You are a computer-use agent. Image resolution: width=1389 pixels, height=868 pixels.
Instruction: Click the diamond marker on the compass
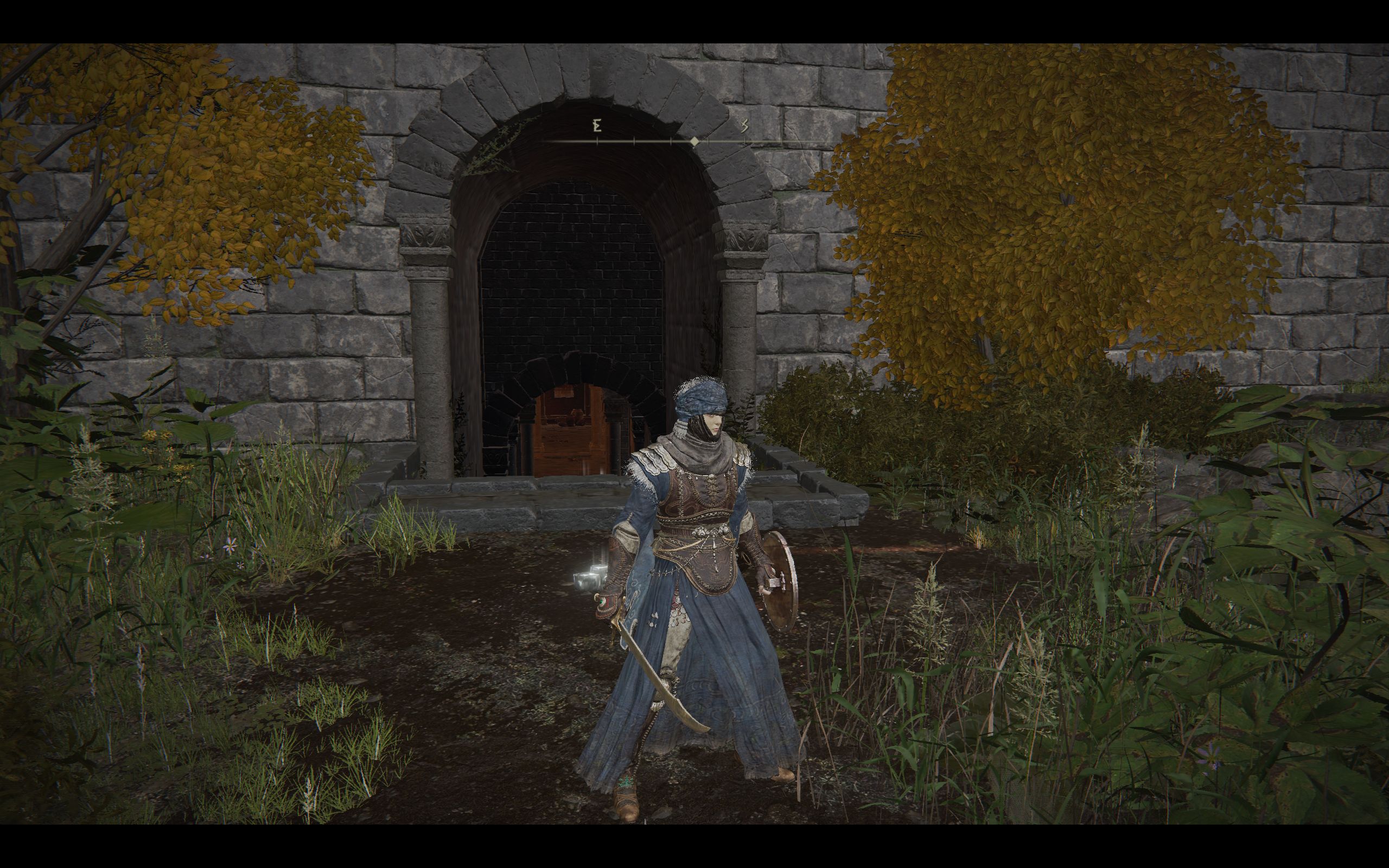point(694,141)
